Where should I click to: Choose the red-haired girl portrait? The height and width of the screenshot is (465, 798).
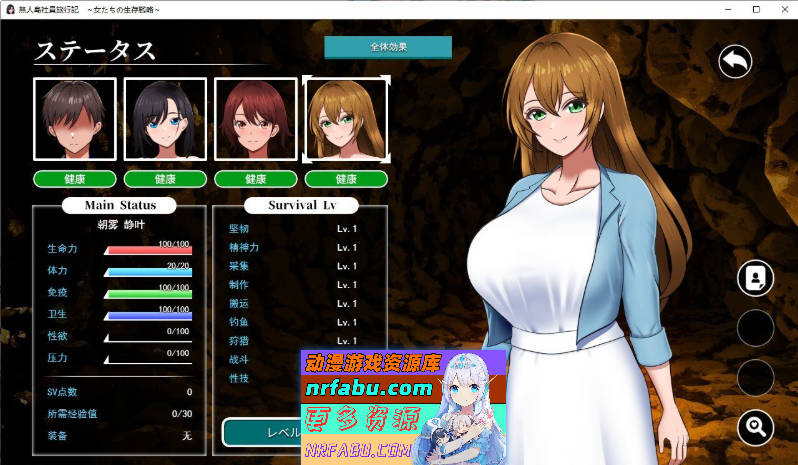click(x=255, y=119)
